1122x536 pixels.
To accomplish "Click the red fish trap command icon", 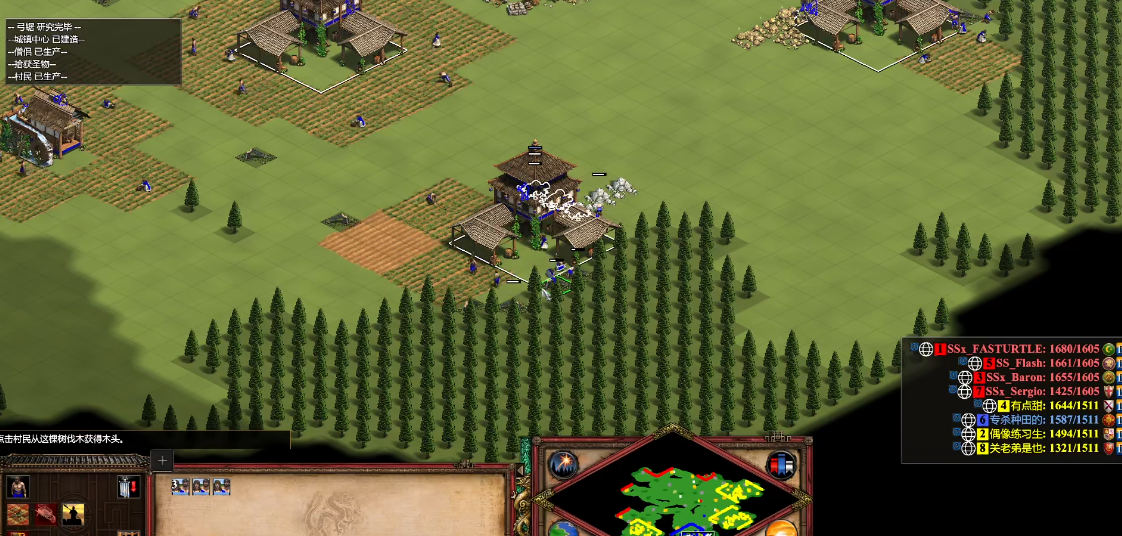I will (46, 514).
